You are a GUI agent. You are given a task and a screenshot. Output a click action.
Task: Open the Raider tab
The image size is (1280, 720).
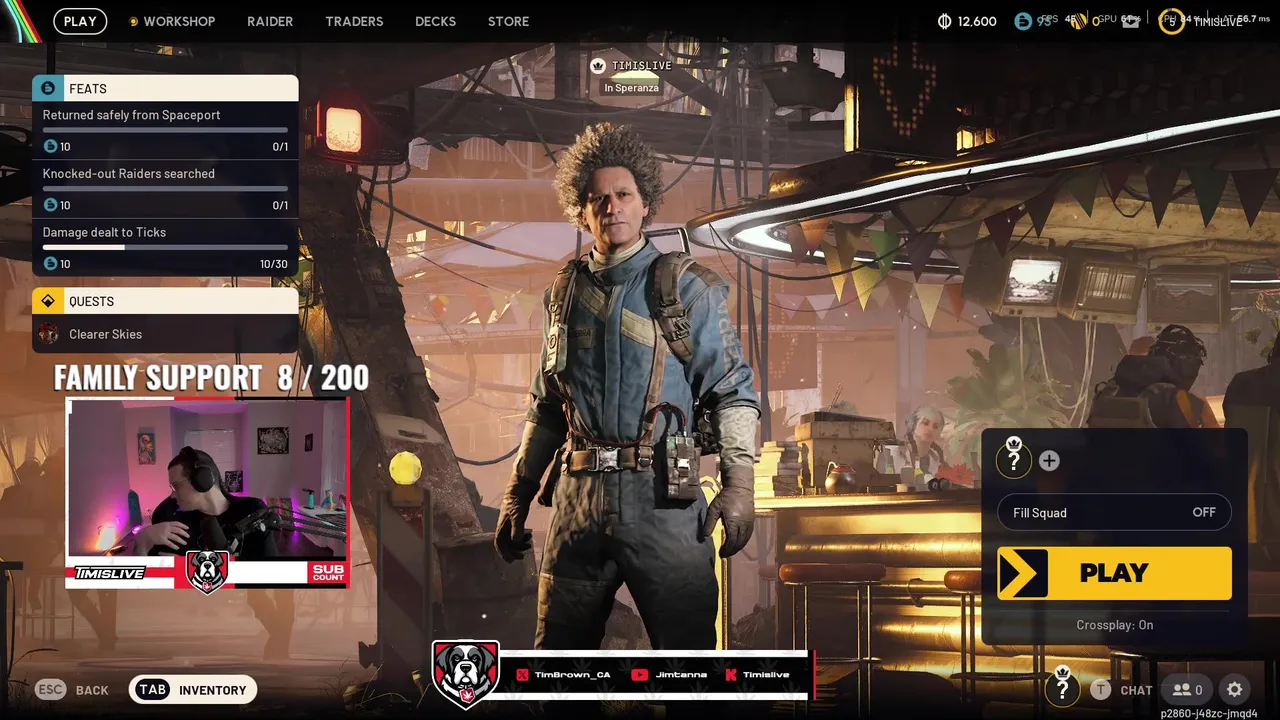pyautogui.click(x=270, y=21)
